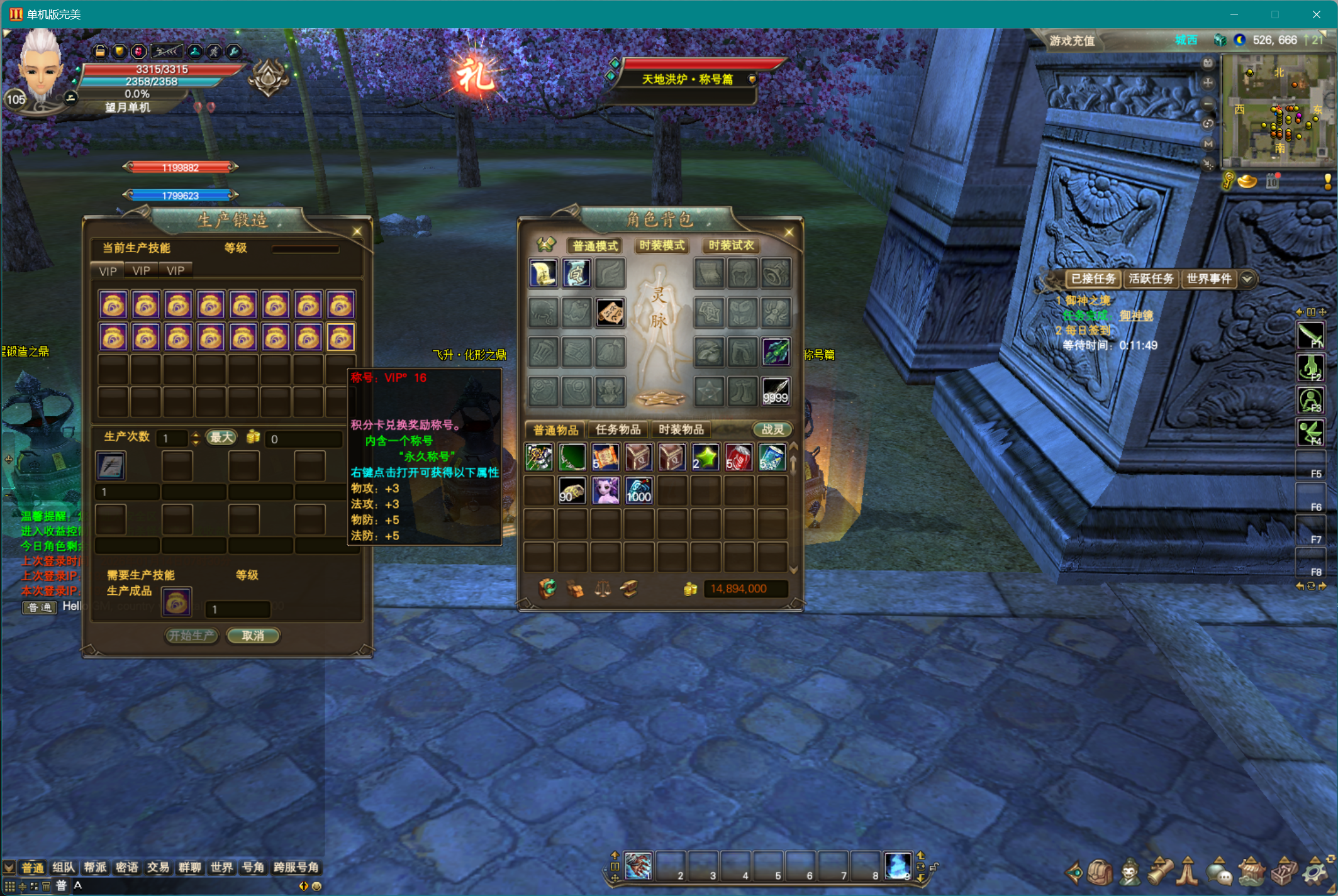Viewport: 1338px width, 896px height.
Task: Set production count with 最大 button
Action: 221,438
